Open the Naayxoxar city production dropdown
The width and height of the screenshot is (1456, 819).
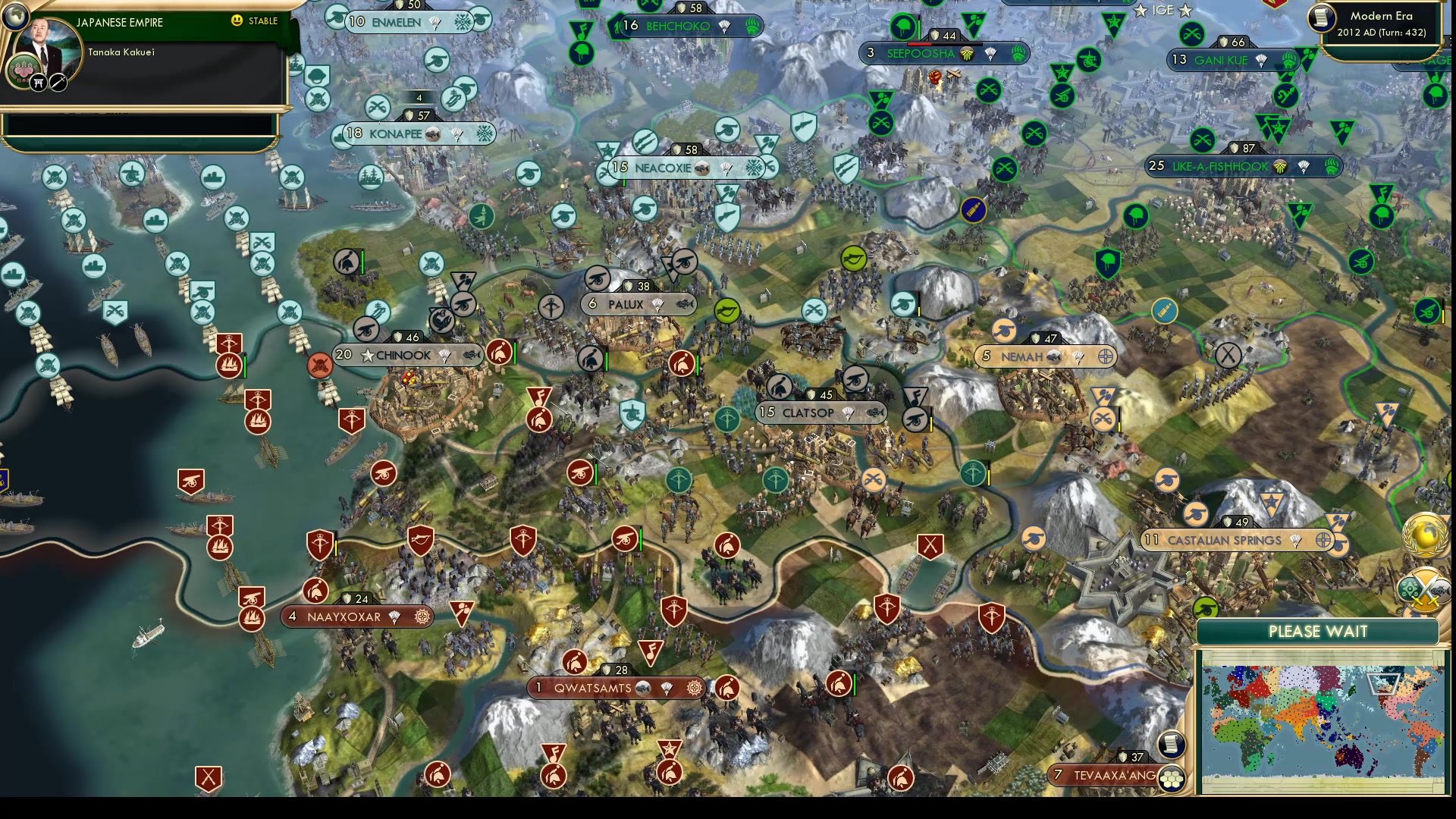click(x=422, y=617)
